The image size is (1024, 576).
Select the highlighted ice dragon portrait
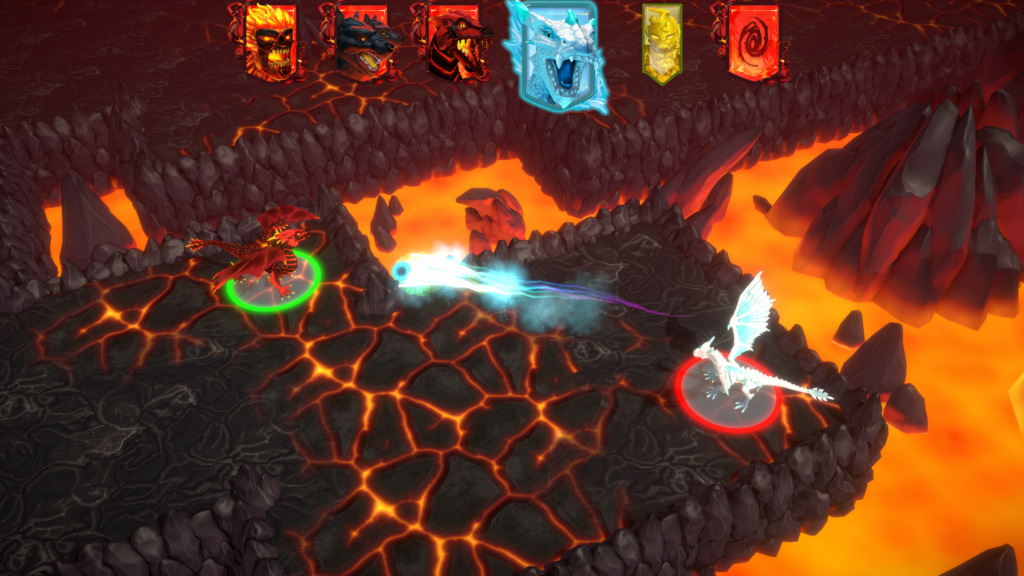point(556,55)
